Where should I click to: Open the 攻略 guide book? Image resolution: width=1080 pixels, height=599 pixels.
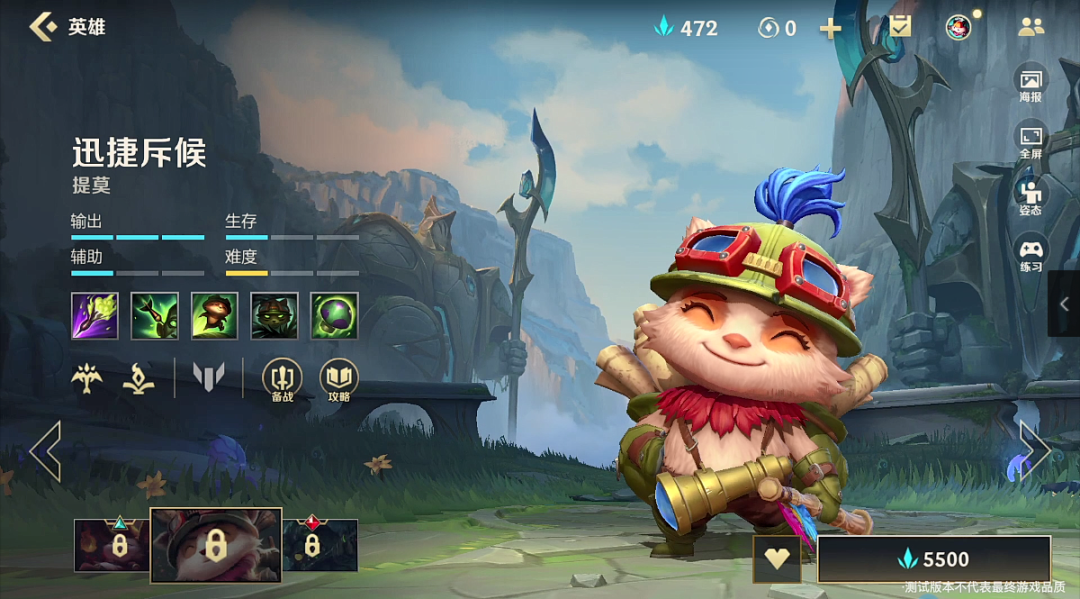[x=338, y=378]
